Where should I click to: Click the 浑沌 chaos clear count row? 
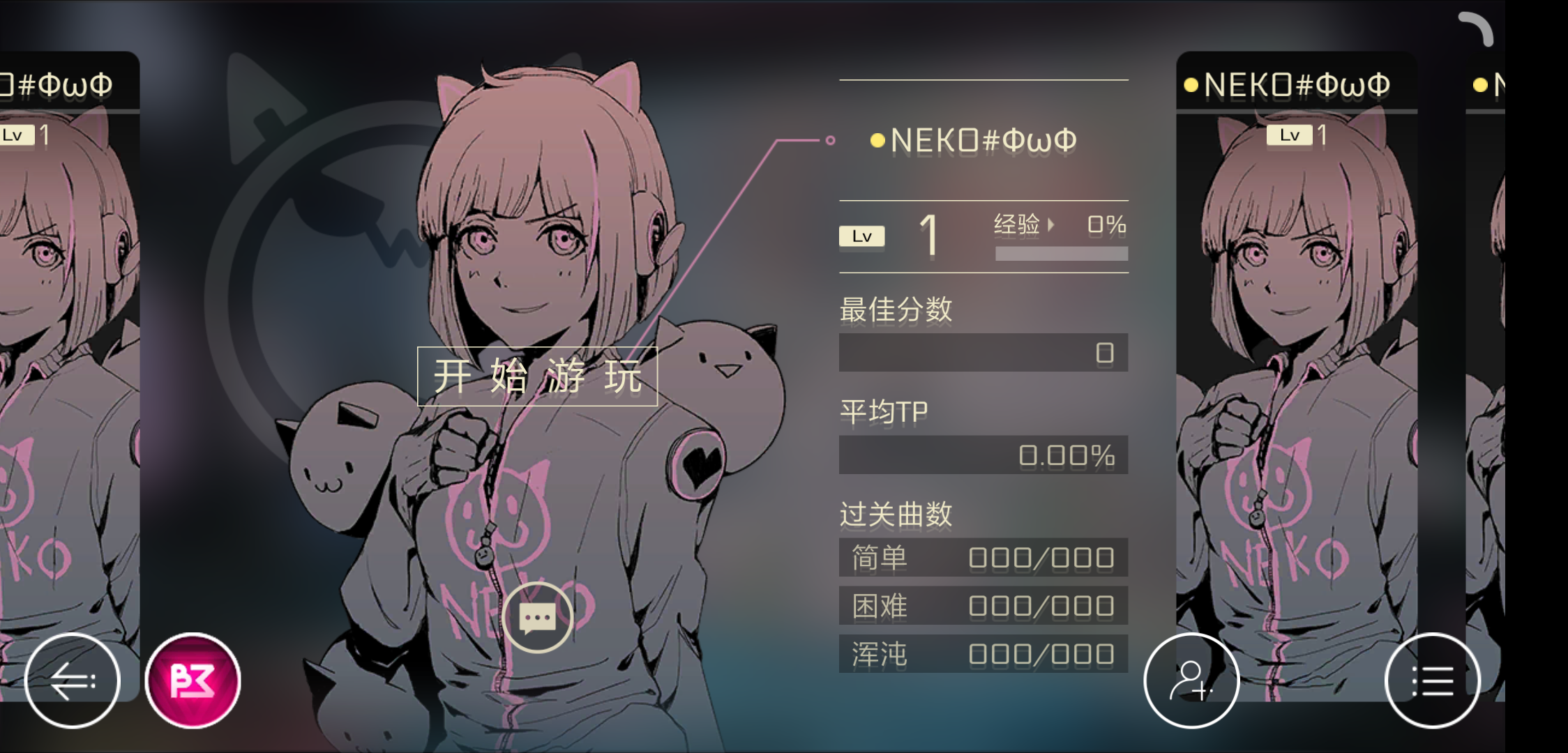tap(983, 653)
